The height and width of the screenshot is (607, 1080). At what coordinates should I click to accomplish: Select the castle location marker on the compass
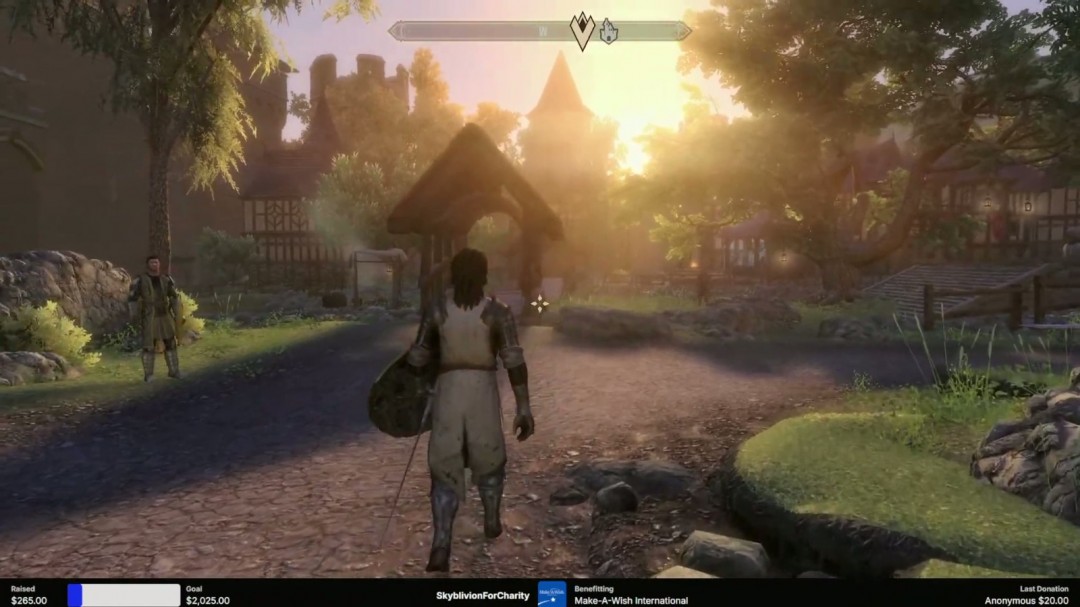click(x=608, y=32)
